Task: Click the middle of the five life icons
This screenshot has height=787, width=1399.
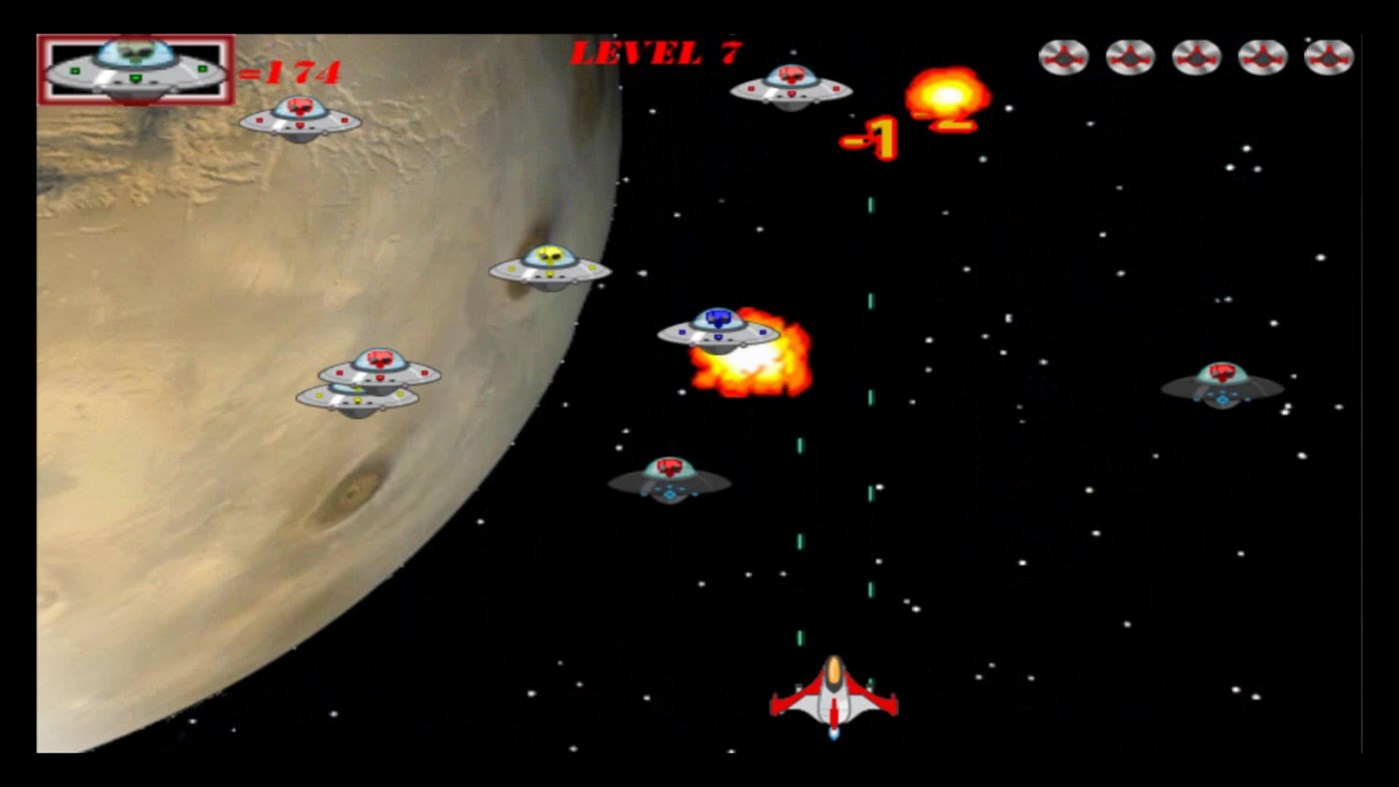Action: (x=1196, y=58)
